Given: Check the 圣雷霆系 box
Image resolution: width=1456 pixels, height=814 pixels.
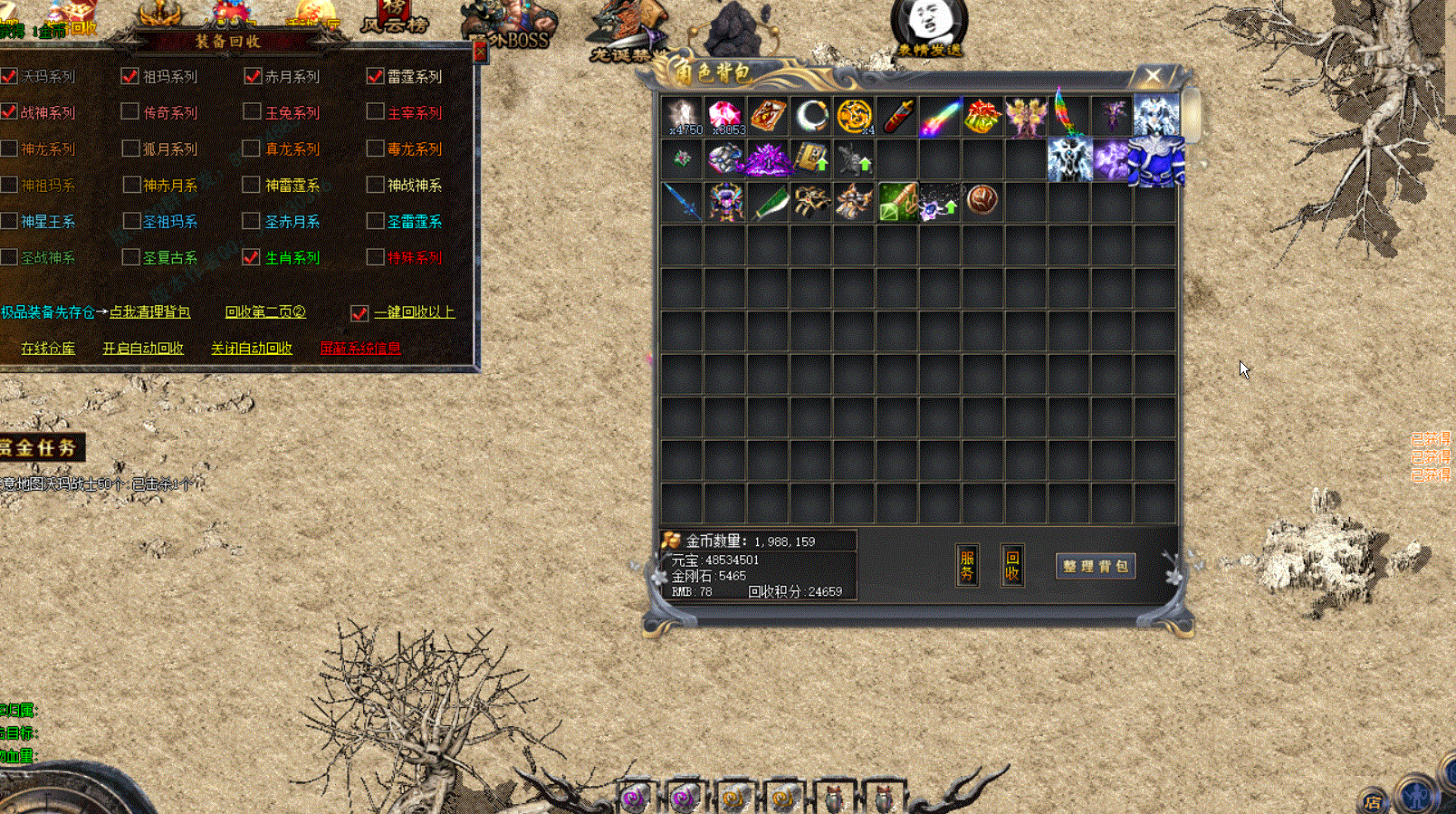Looking at the screenshot, I should tap(375, 221).
